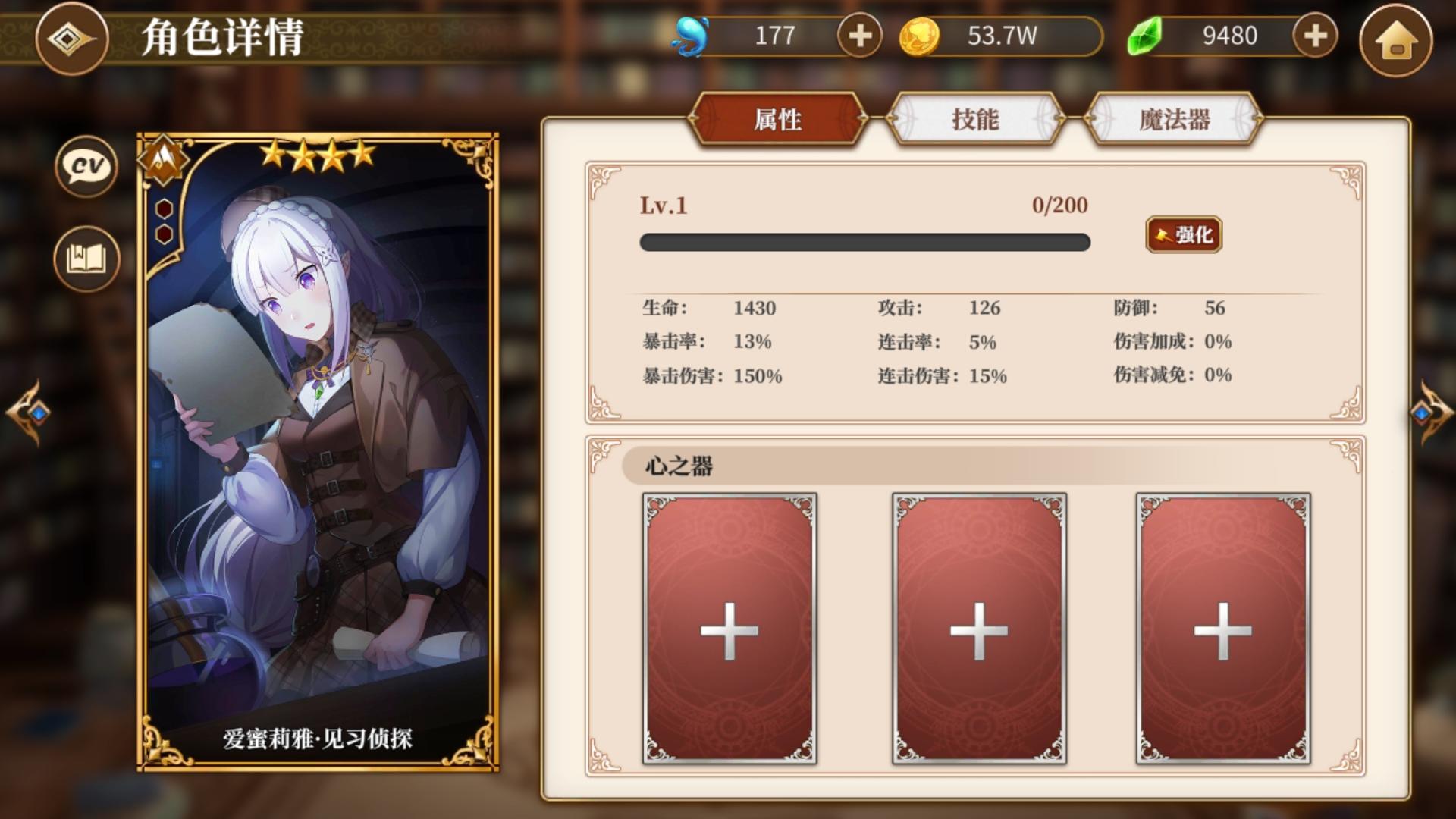Click the water drop currency icon
Screen dimensions: 1456x819
(x=689, y=34)
